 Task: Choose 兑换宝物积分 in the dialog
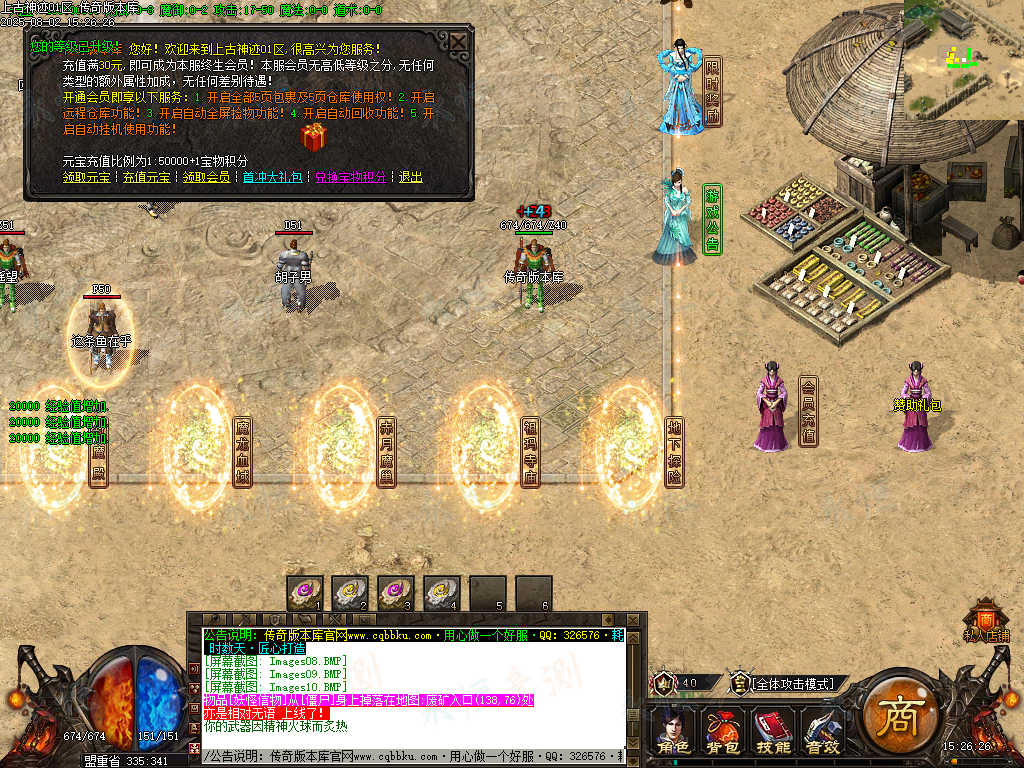click(x=350, y=177)
